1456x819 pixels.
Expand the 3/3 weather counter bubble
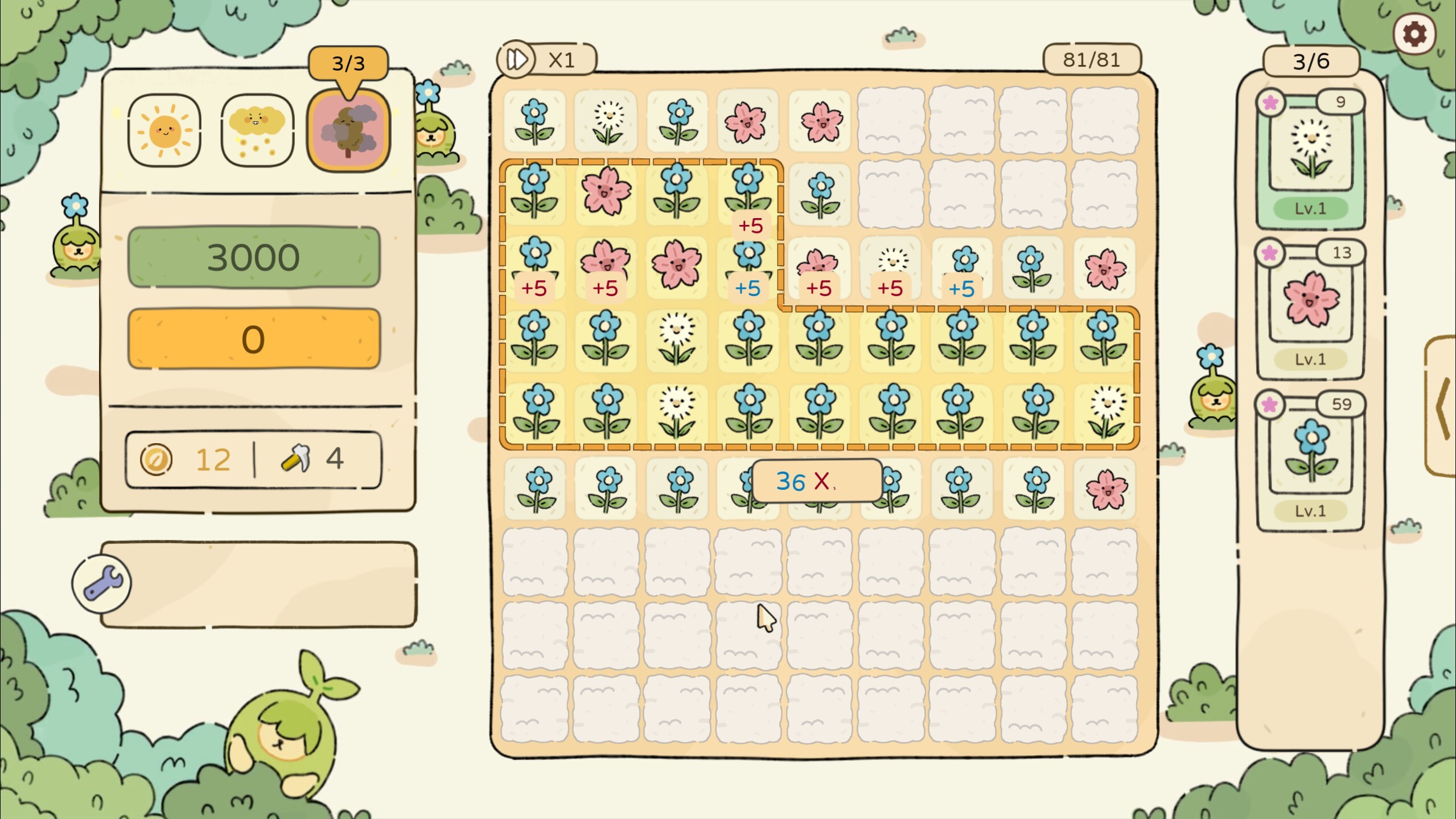pos(349,63)
